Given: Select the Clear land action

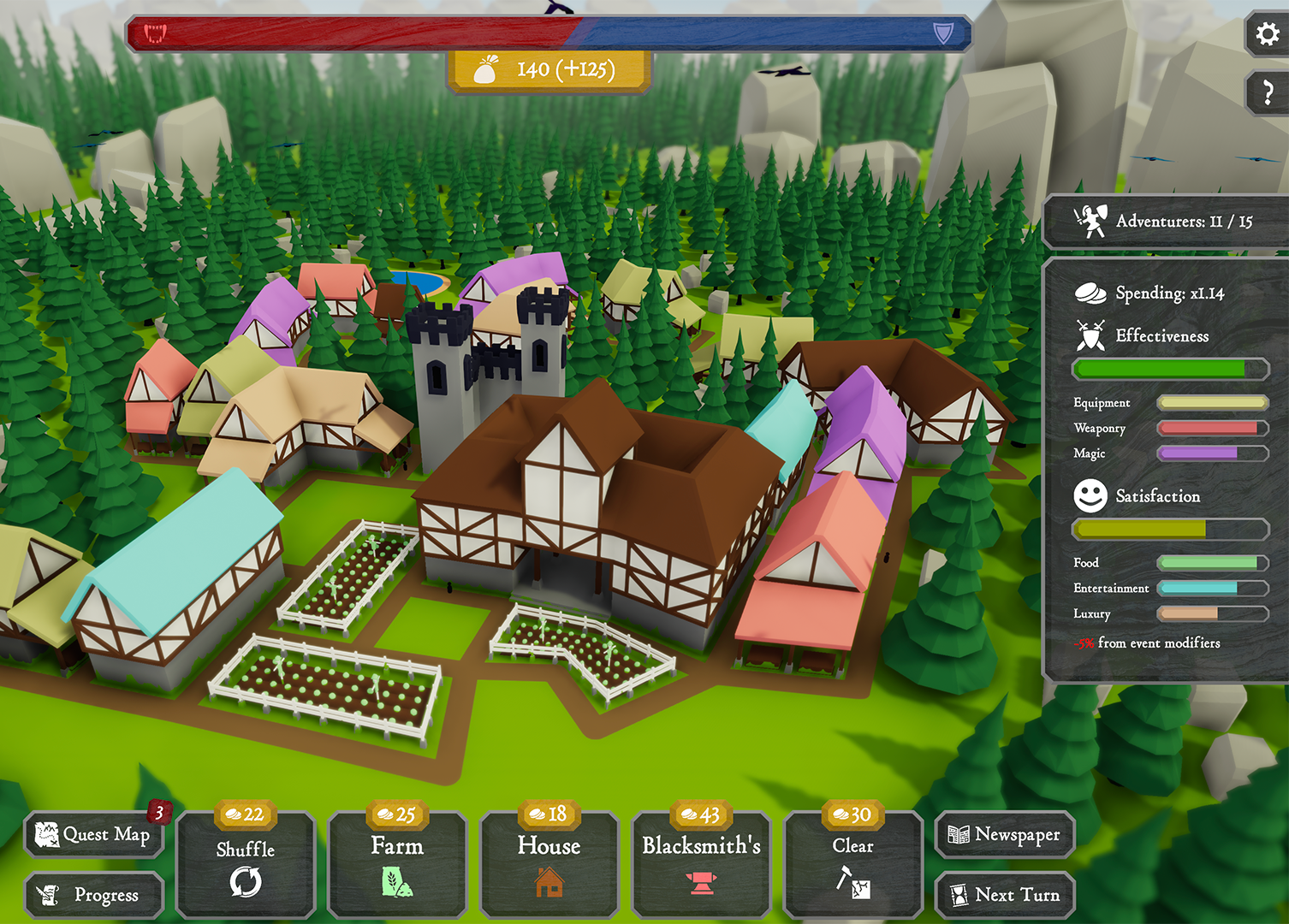Looking at the screenshot, I should 853,865.
